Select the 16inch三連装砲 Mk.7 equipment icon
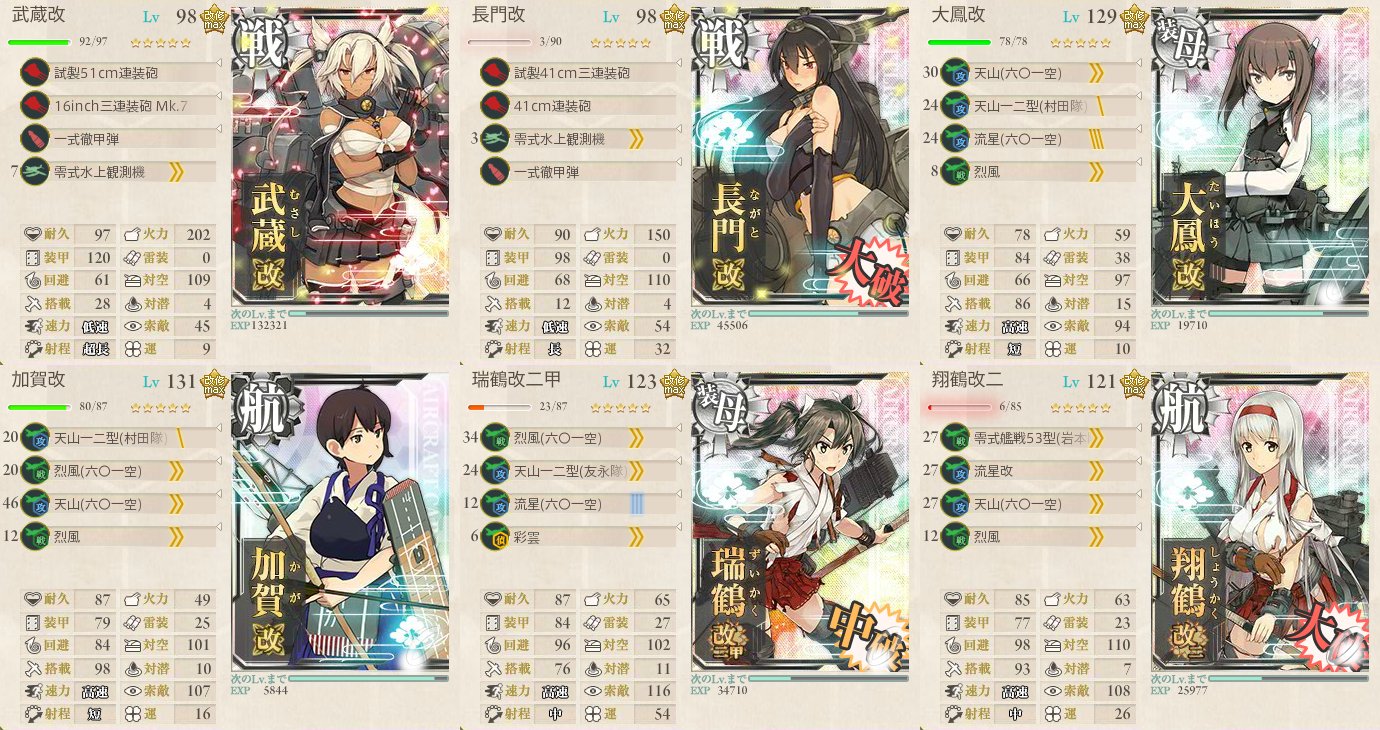 click(37, 102)
